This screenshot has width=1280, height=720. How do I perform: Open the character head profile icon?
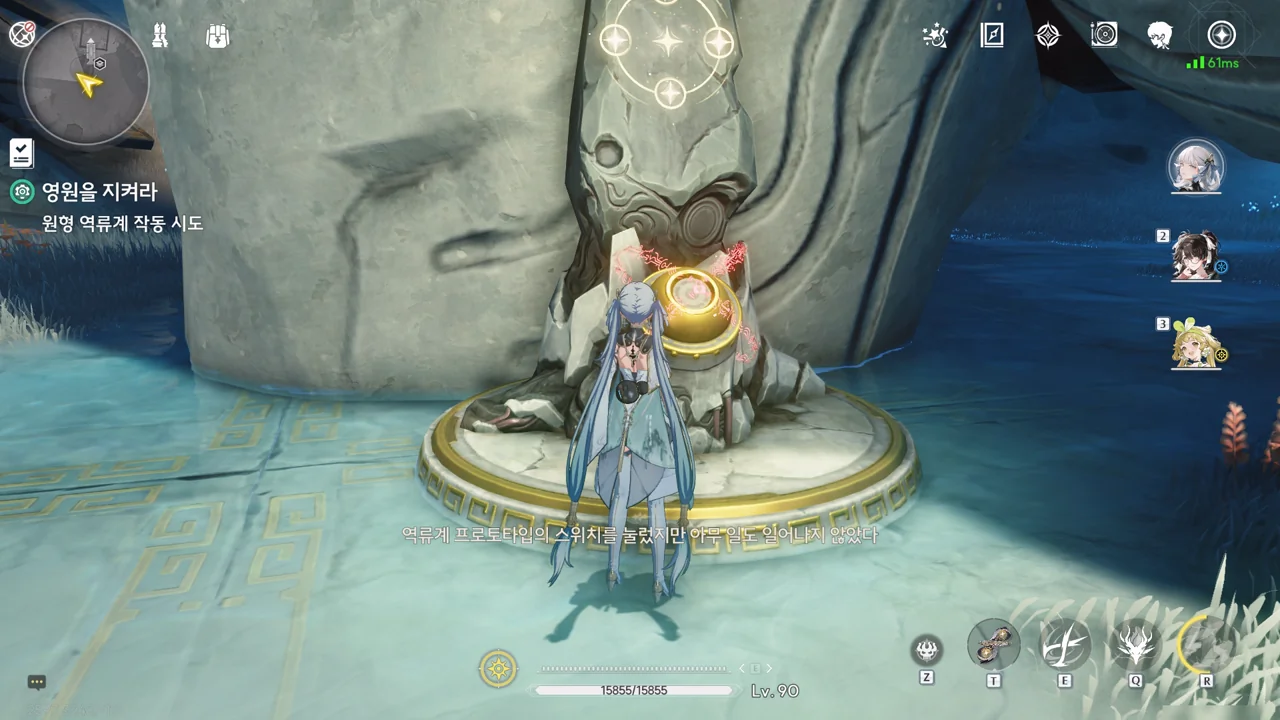pos(1160,36)
